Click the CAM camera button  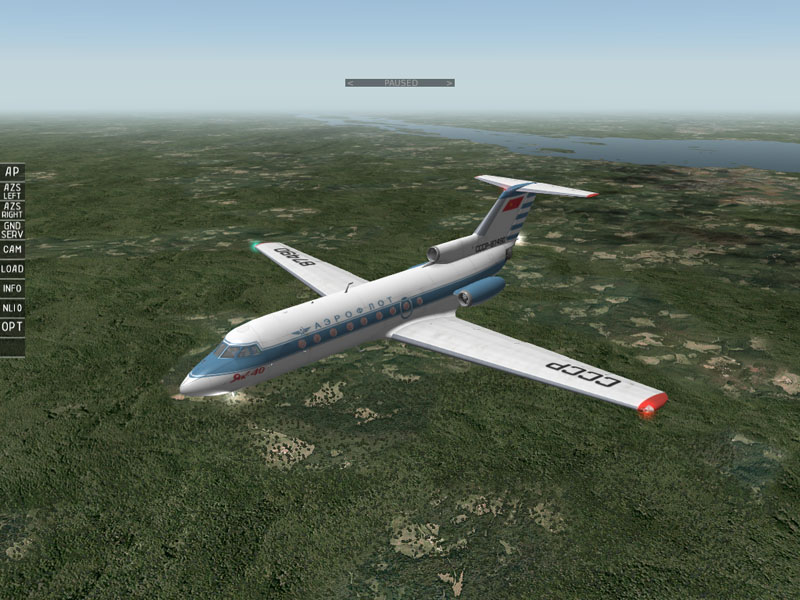[12, 249]
